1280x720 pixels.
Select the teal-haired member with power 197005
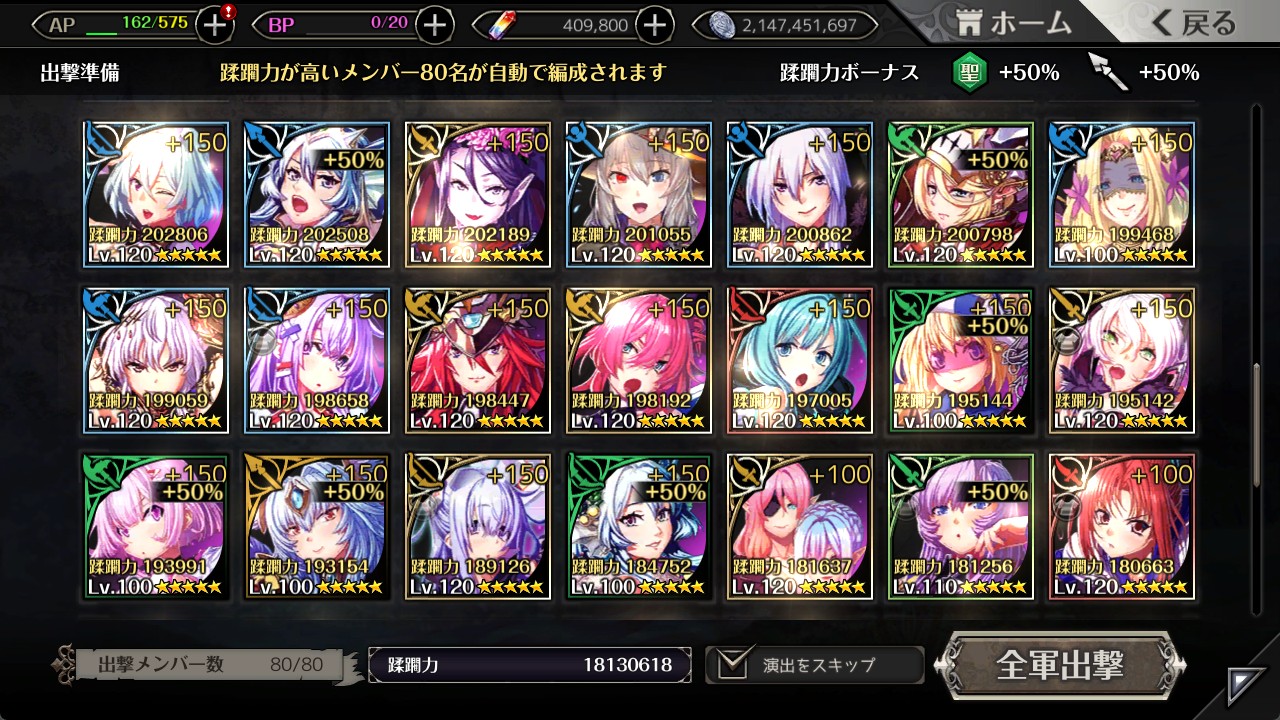(800, 360)
